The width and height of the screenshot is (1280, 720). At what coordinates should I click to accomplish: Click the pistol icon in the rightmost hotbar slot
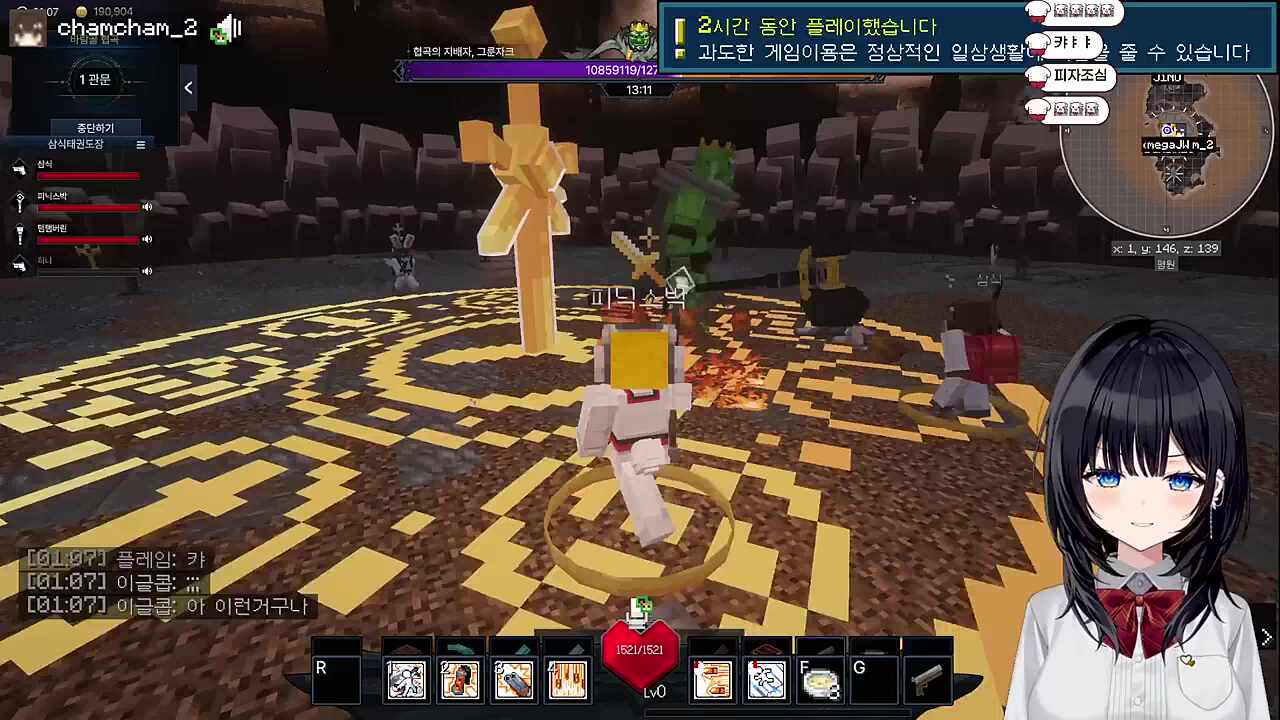point(928,678)
